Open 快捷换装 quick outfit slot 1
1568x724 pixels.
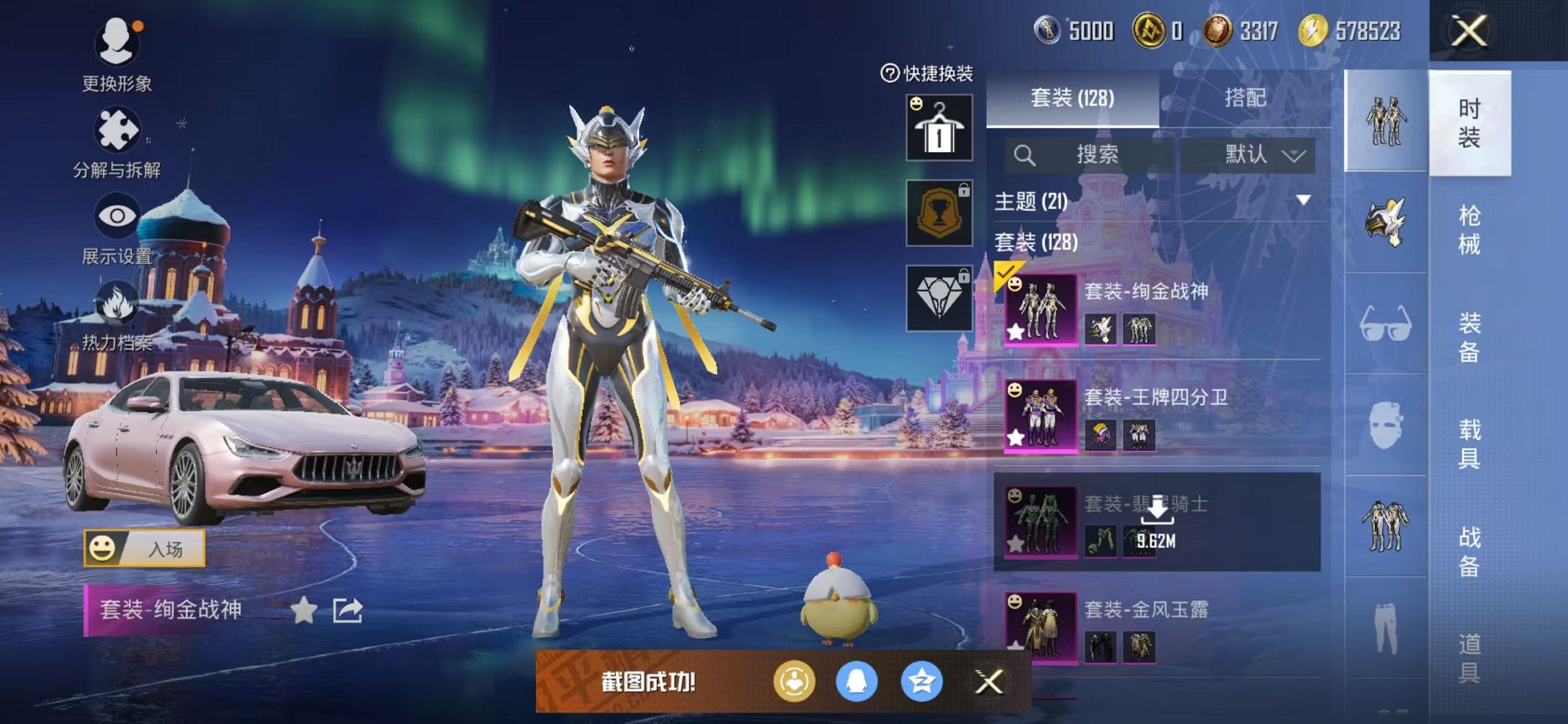[938, 127]
